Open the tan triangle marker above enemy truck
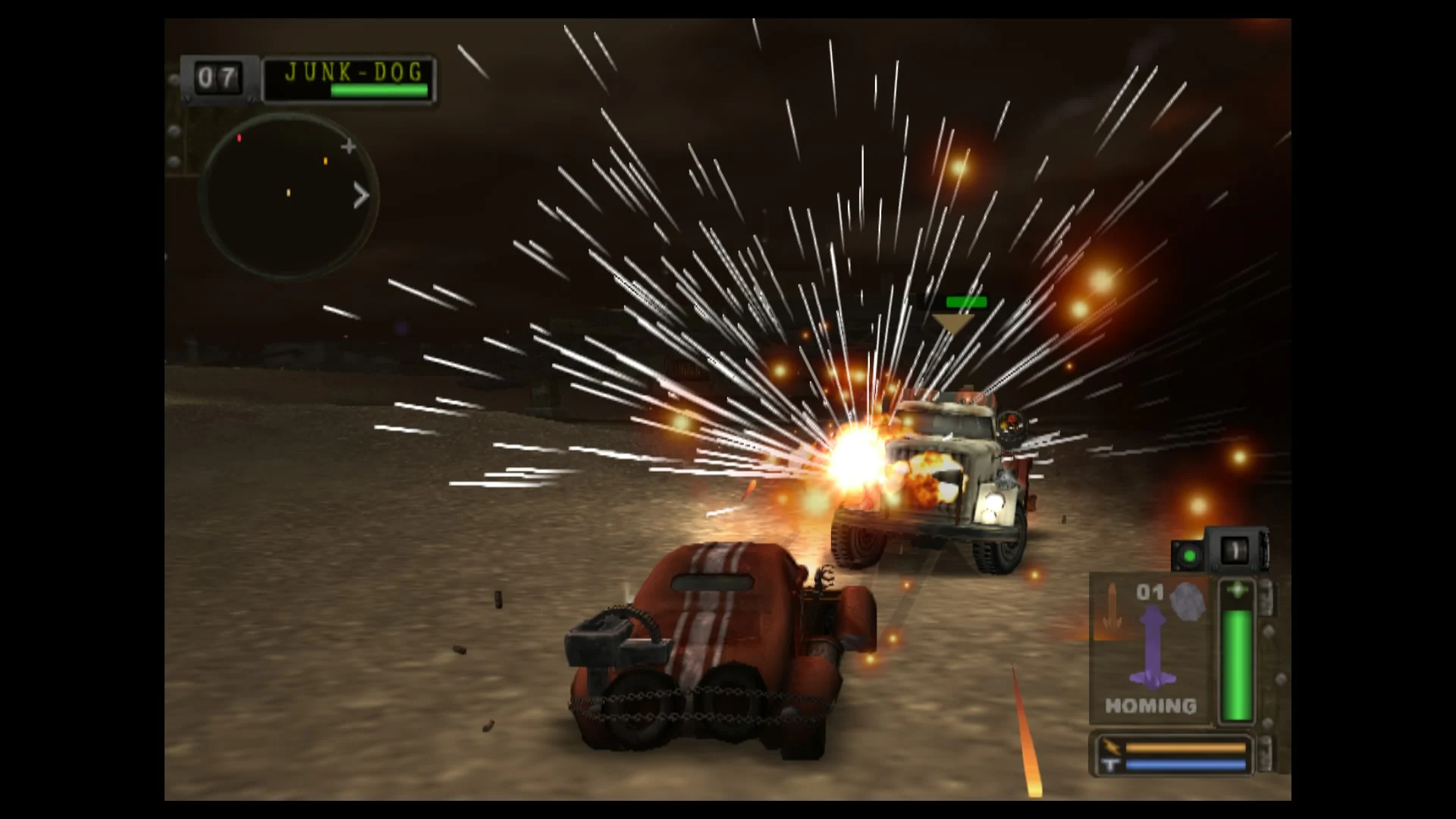Image resolution: width=1456 pixels, height=819 pixels. pyautogui.click(x=952, y=322)
